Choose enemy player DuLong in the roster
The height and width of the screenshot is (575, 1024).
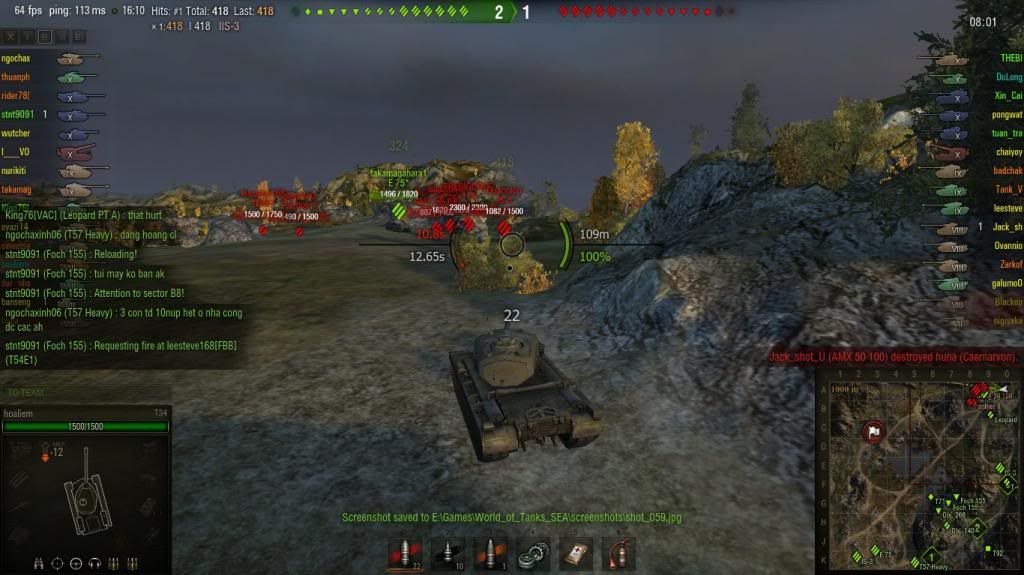(1008, 77)
